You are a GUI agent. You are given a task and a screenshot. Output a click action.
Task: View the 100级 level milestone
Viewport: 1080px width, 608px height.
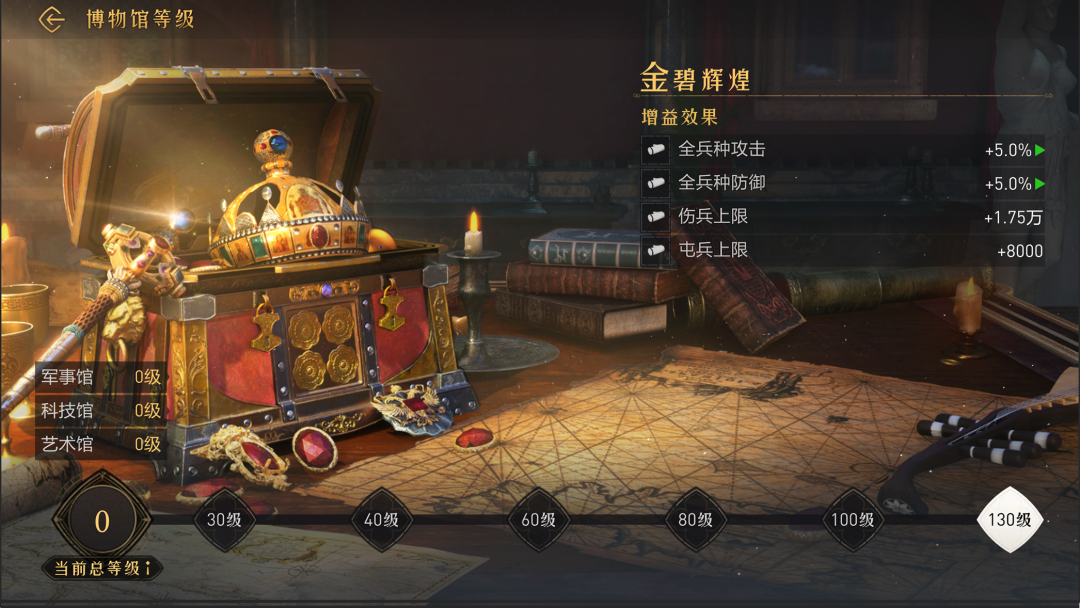pos(852,520)
